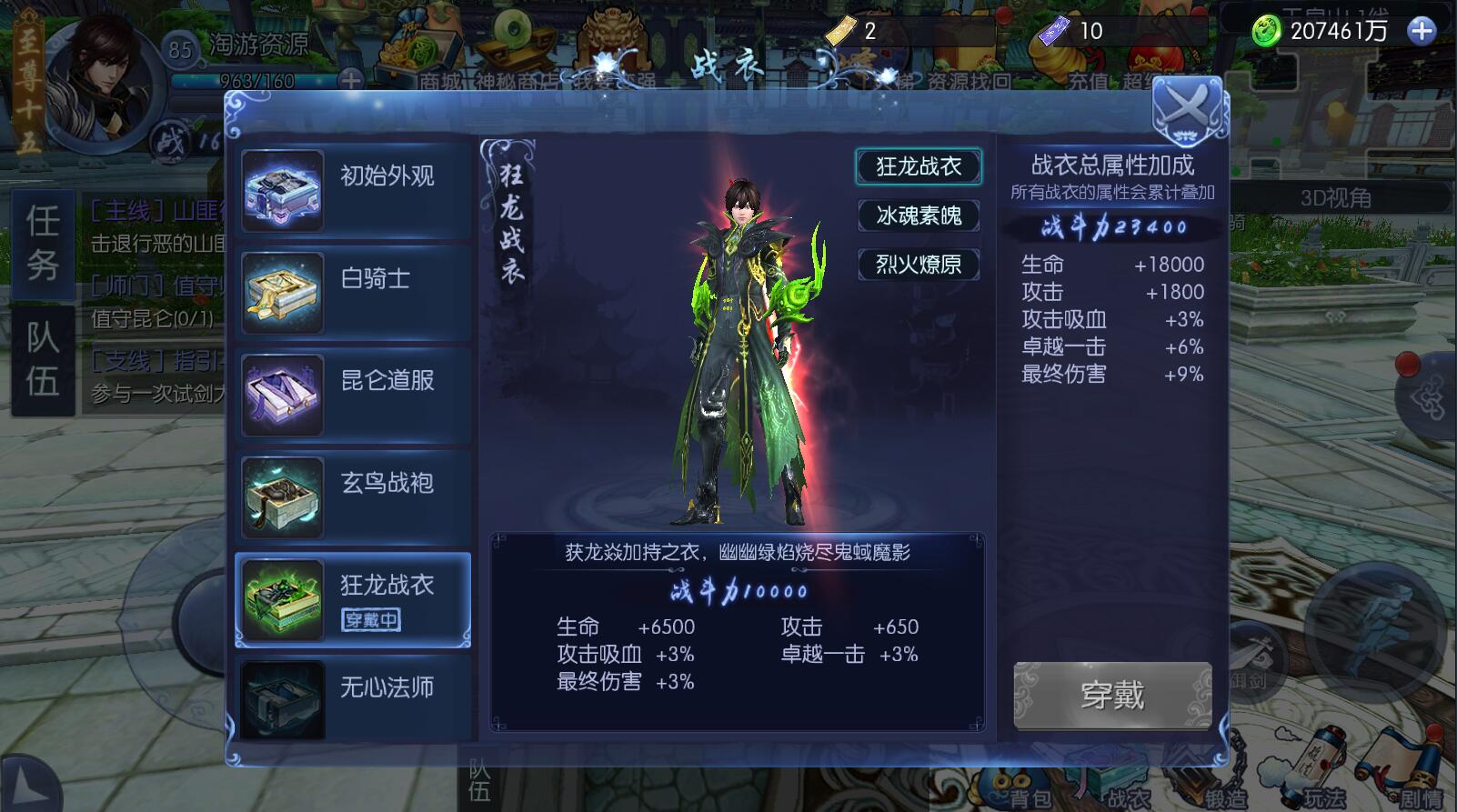Image resolution: width=1457 pixels, height=812 pixels.
Task: Toggle the 3D视角 camera view
Action: pyautogui.click(x=1335, y=197)
